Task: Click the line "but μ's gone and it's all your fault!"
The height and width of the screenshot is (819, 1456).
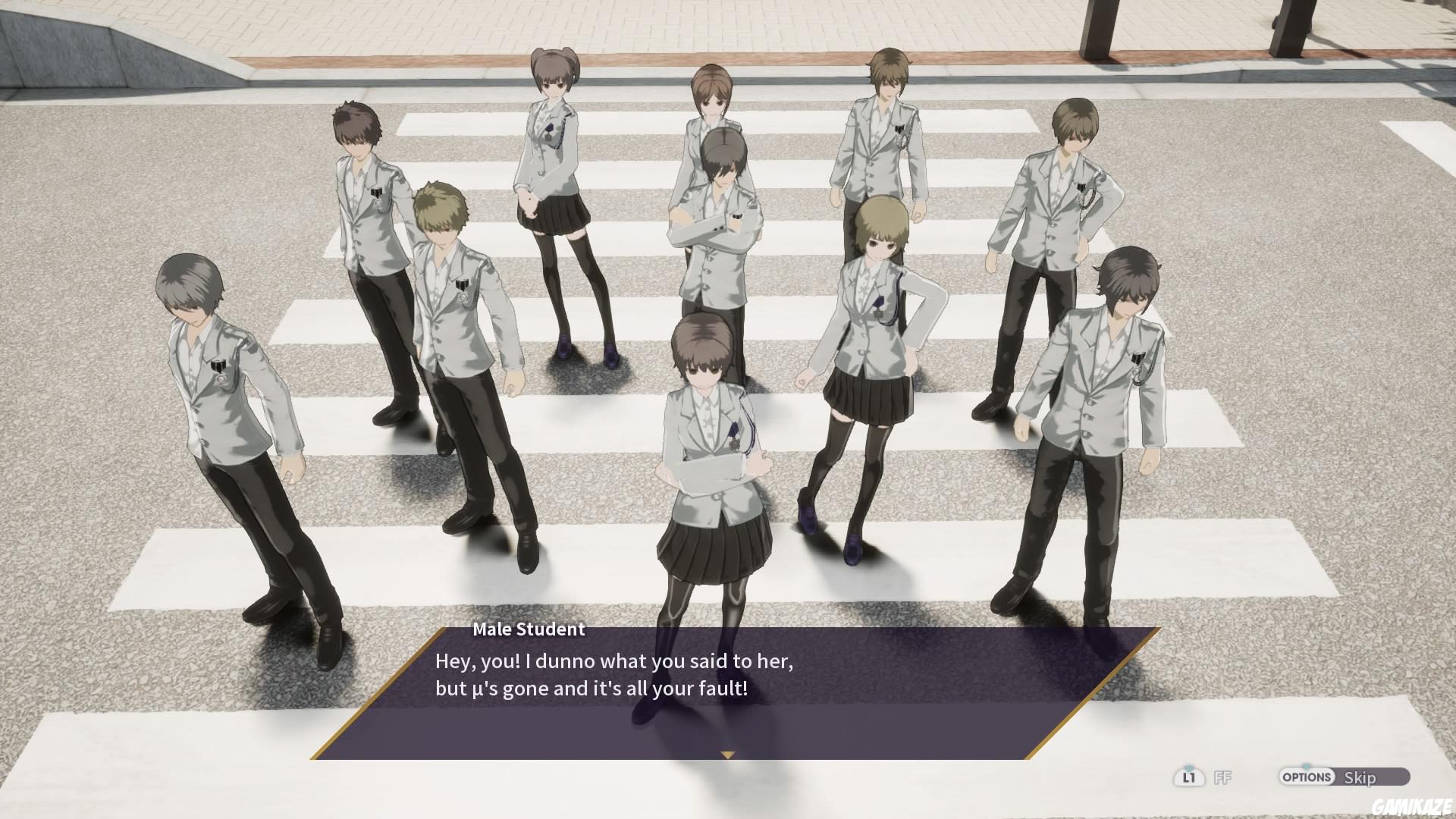Action: [x=590, y=689]
